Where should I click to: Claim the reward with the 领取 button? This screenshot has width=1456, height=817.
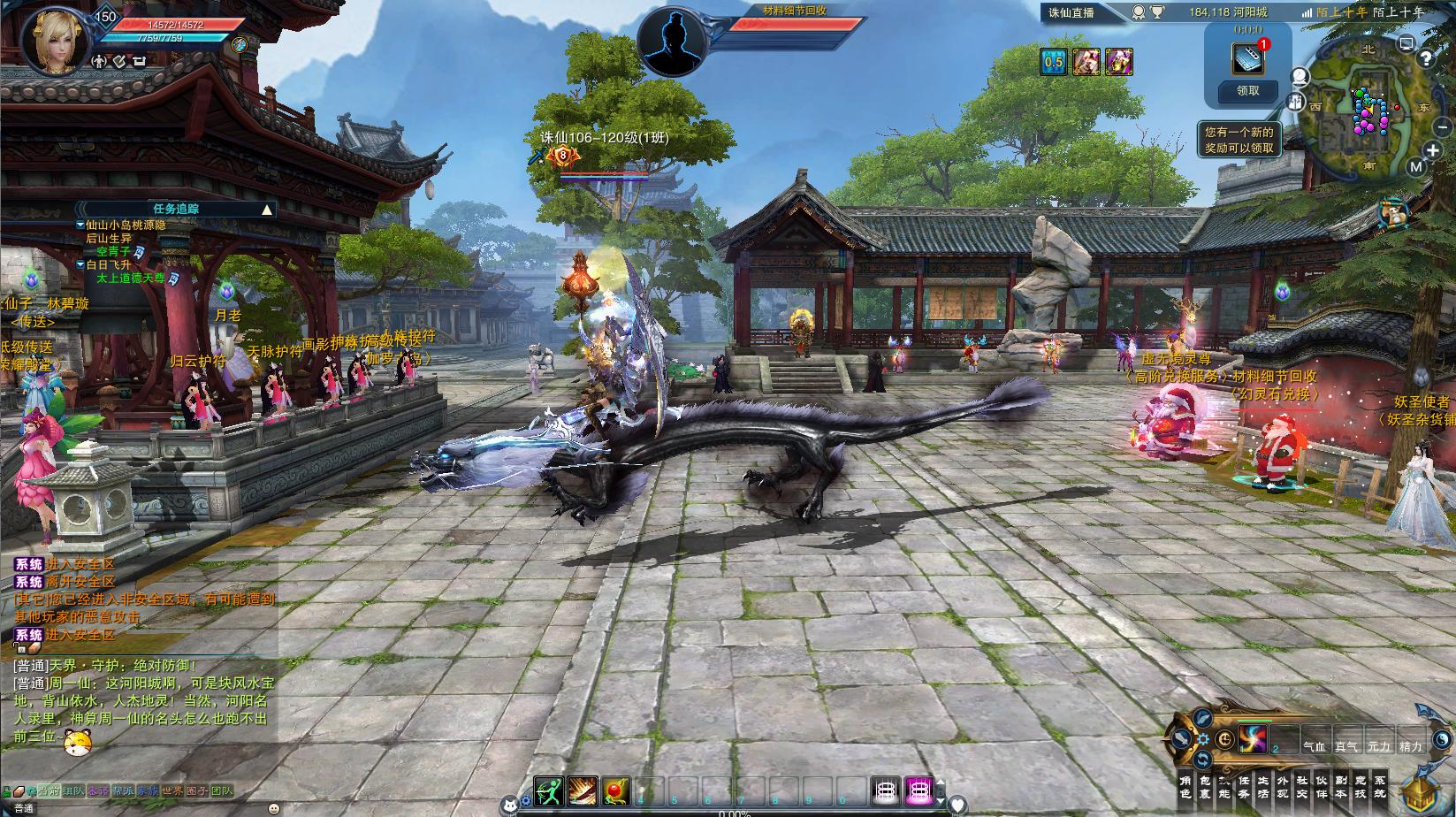(1247, 90)
